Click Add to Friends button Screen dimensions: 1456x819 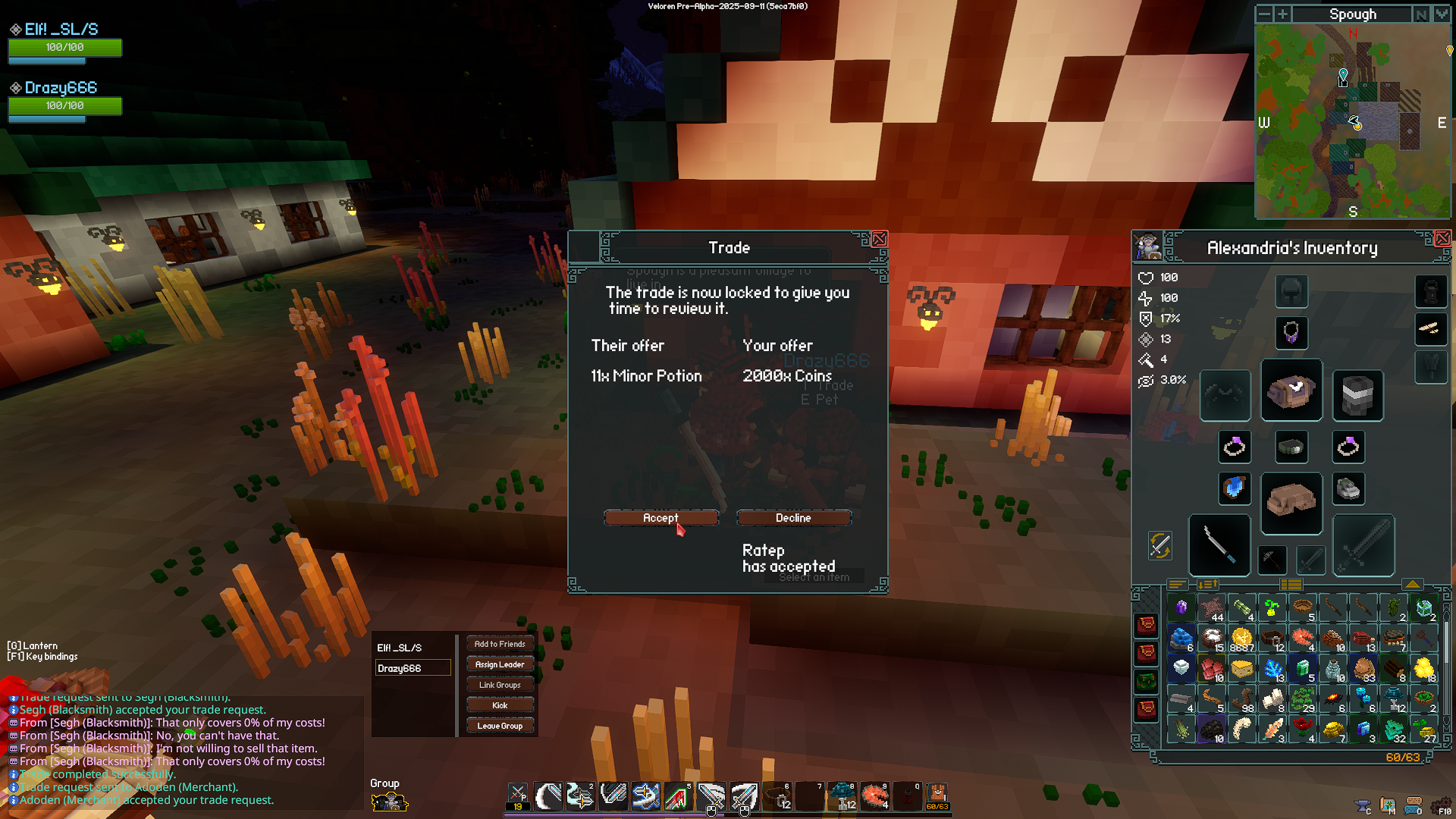tap(500, 644)
